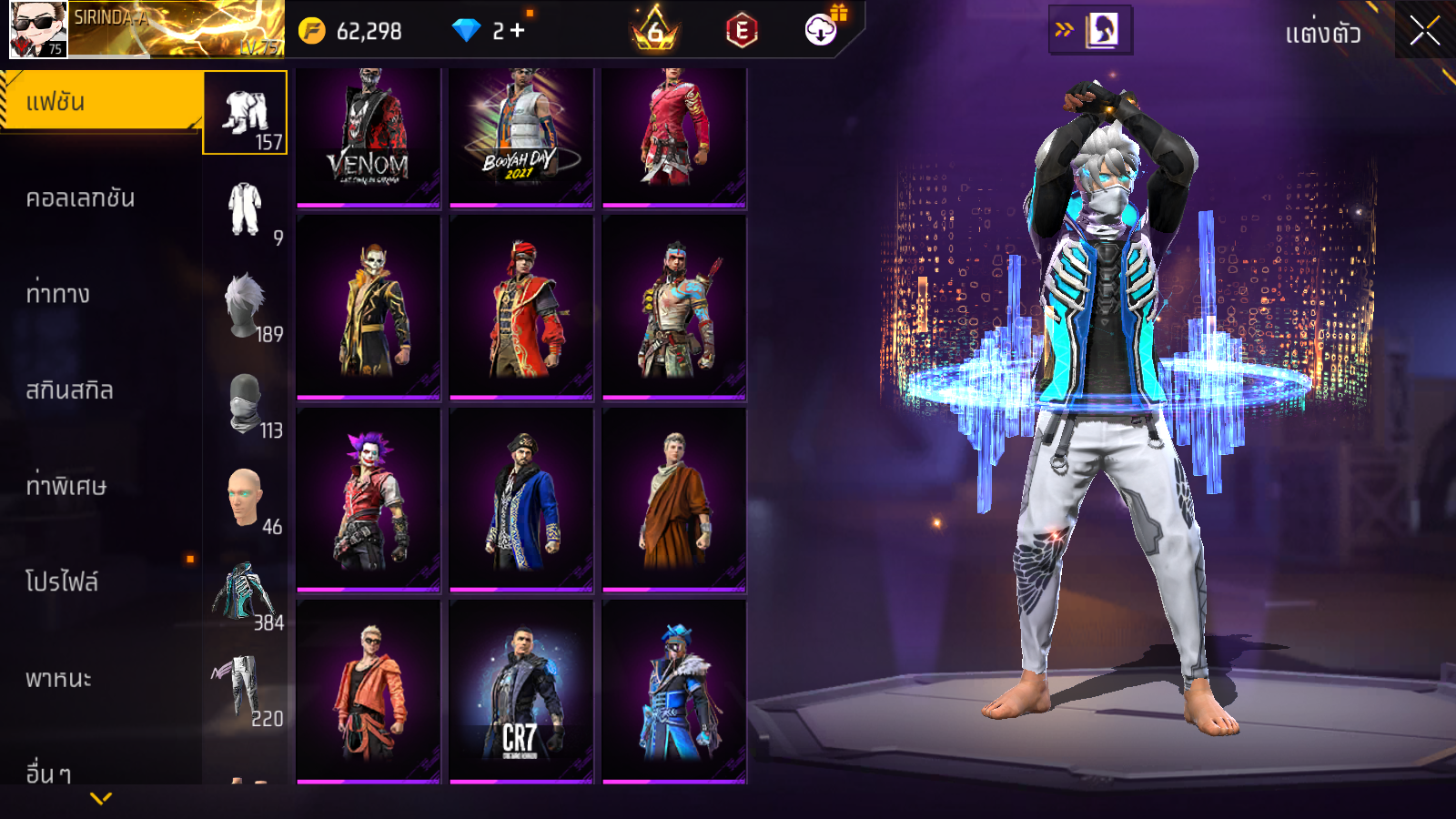Image resolution: width=1456 pixels, height=819 pixels.
Task: Select the skull-faced gold coat outfit
Action: point(369,308)
